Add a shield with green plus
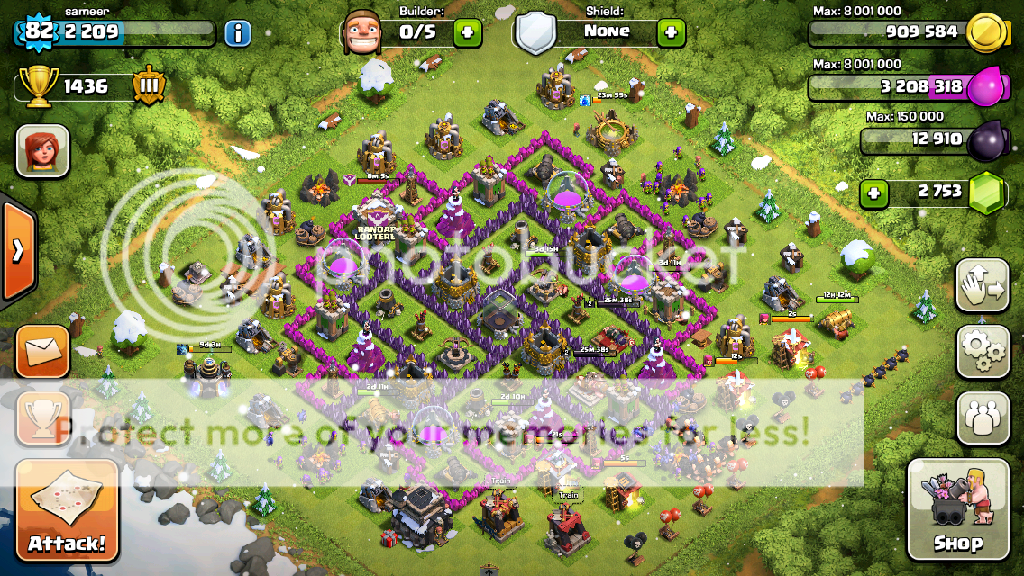 click(x=671, y=32)
